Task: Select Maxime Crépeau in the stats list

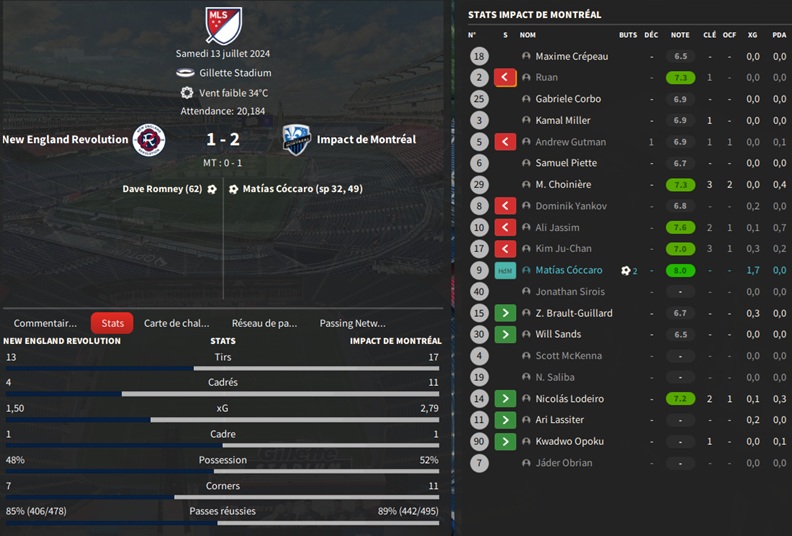Action: (571, 56)
